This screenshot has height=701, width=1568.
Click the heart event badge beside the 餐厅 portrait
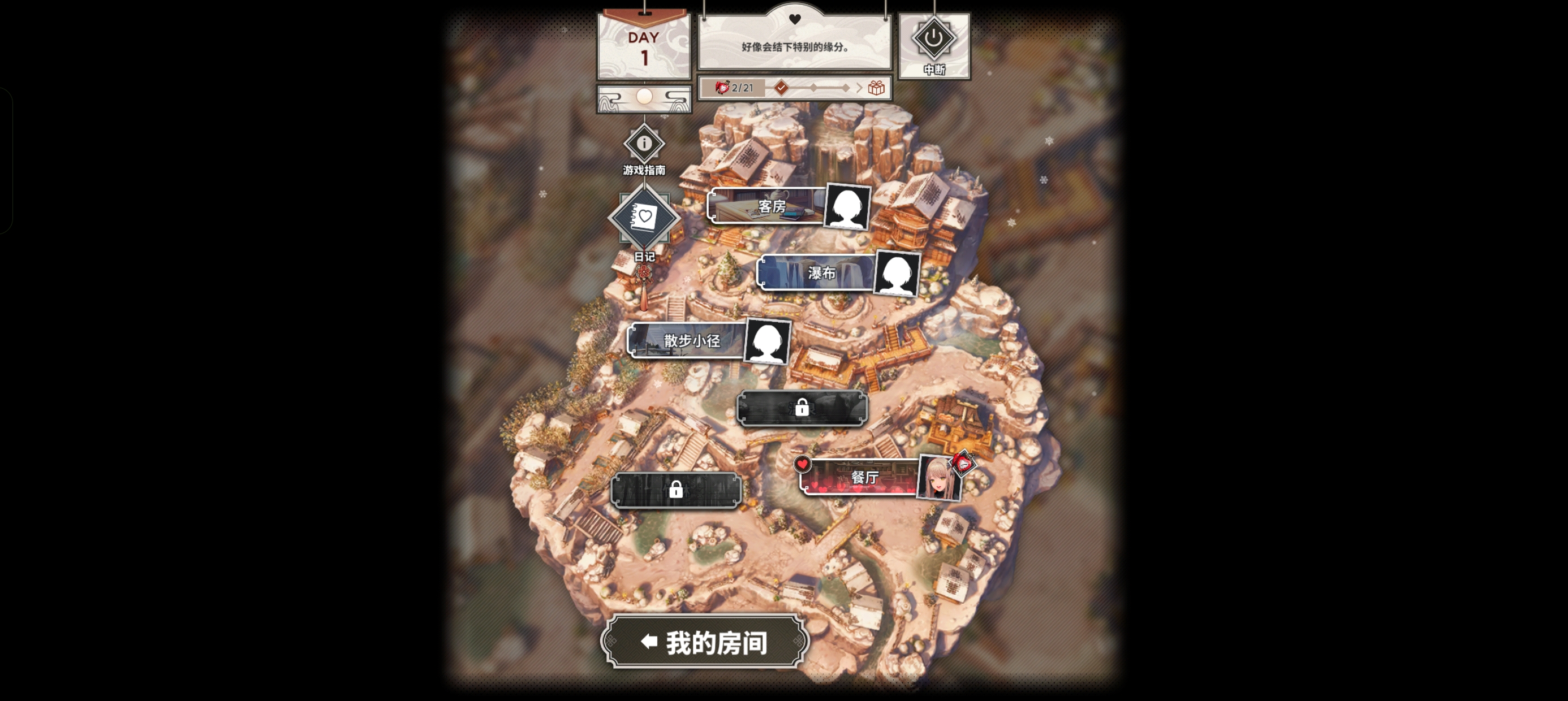963,462
